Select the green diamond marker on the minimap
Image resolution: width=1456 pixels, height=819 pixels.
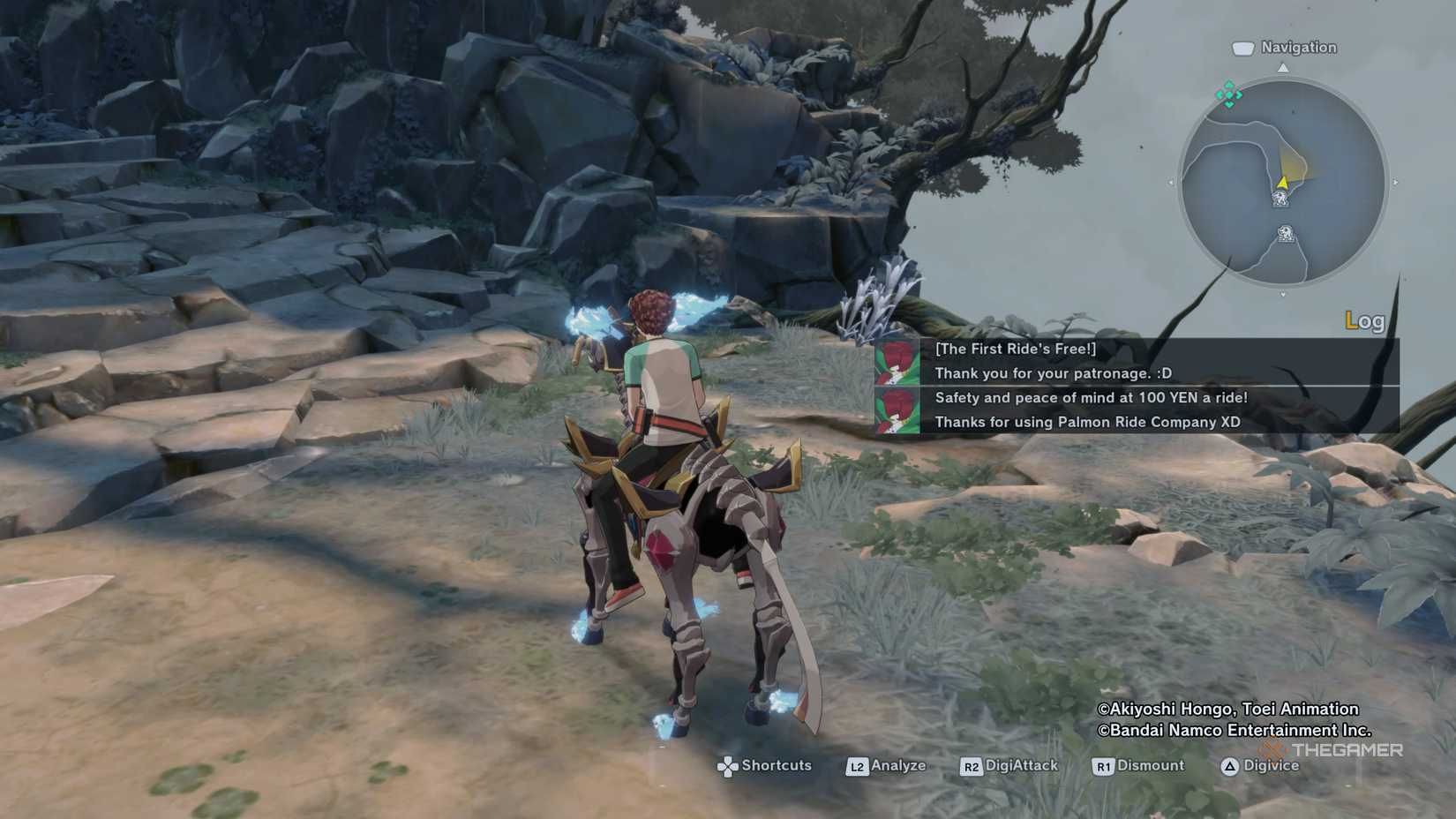click(1228, 94)
